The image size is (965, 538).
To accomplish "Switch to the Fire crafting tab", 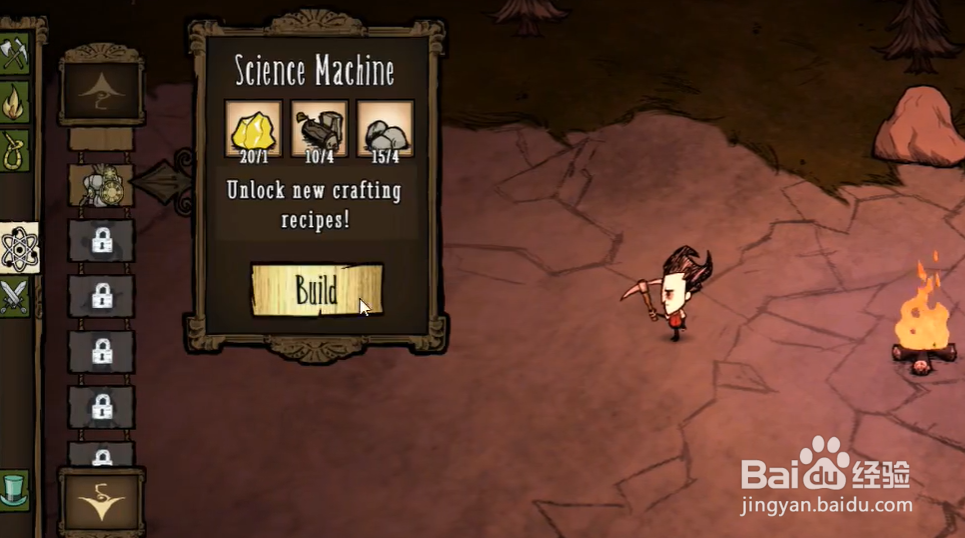I will pyautogui.click(x=14, y=102).
